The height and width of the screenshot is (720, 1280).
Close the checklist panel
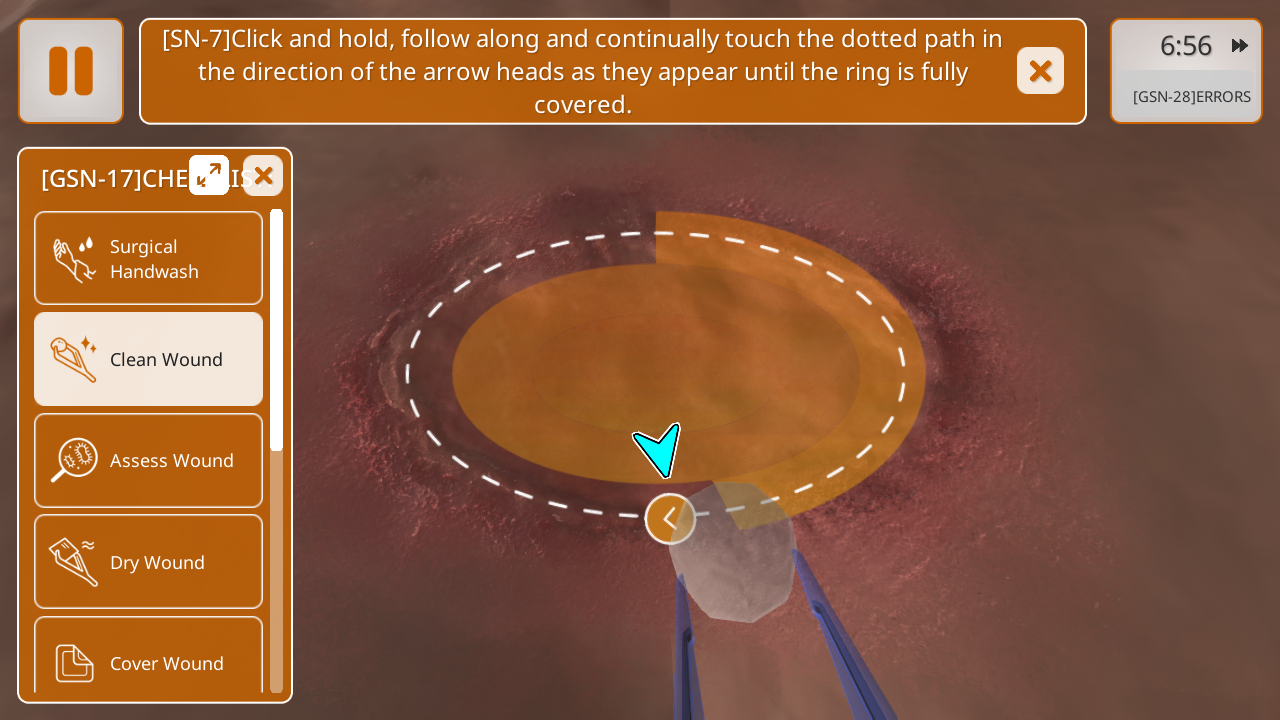pos(263,176)
